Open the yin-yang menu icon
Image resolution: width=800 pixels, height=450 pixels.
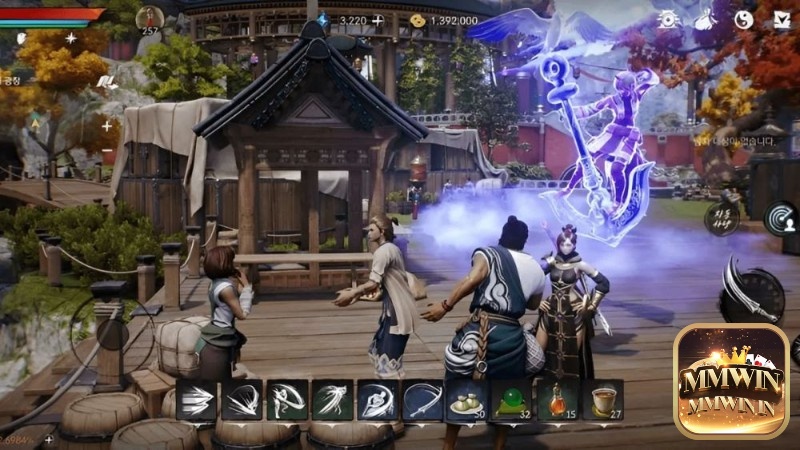pos(744,19)
